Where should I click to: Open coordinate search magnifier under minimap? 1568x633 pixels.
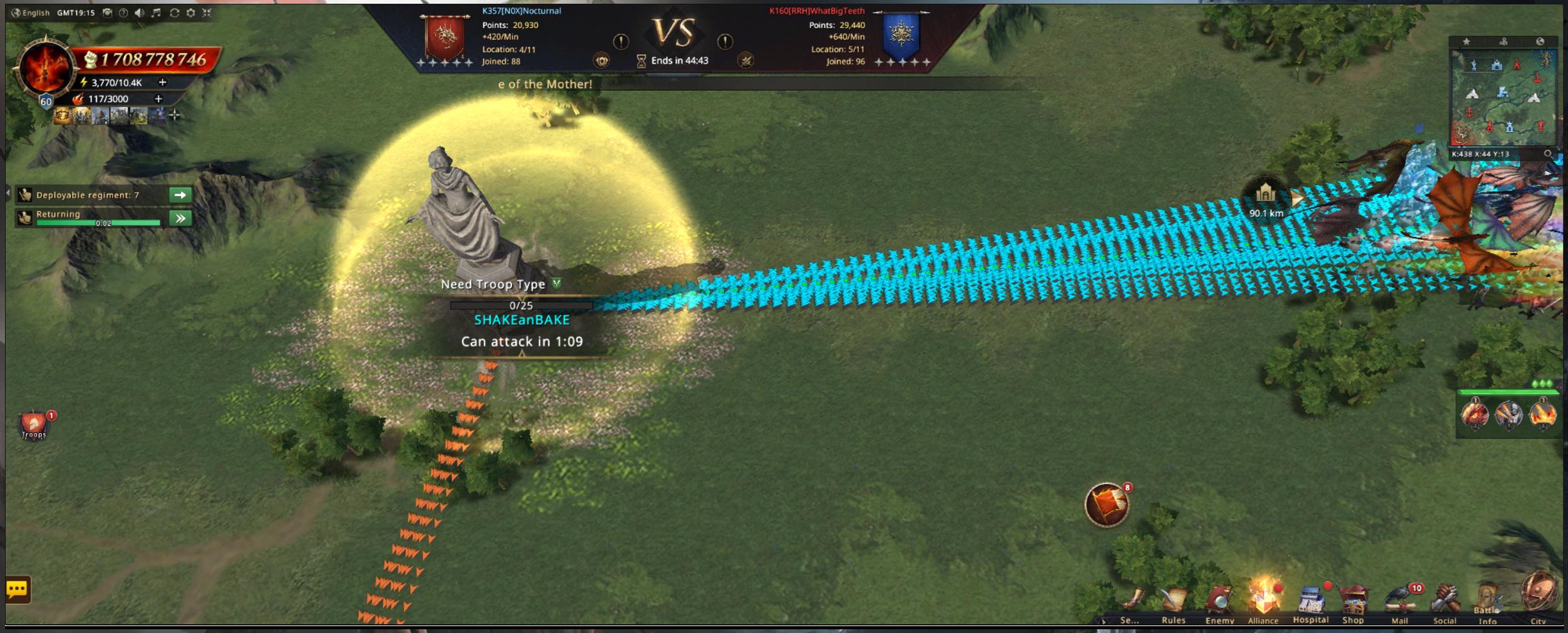[1547, 154]
